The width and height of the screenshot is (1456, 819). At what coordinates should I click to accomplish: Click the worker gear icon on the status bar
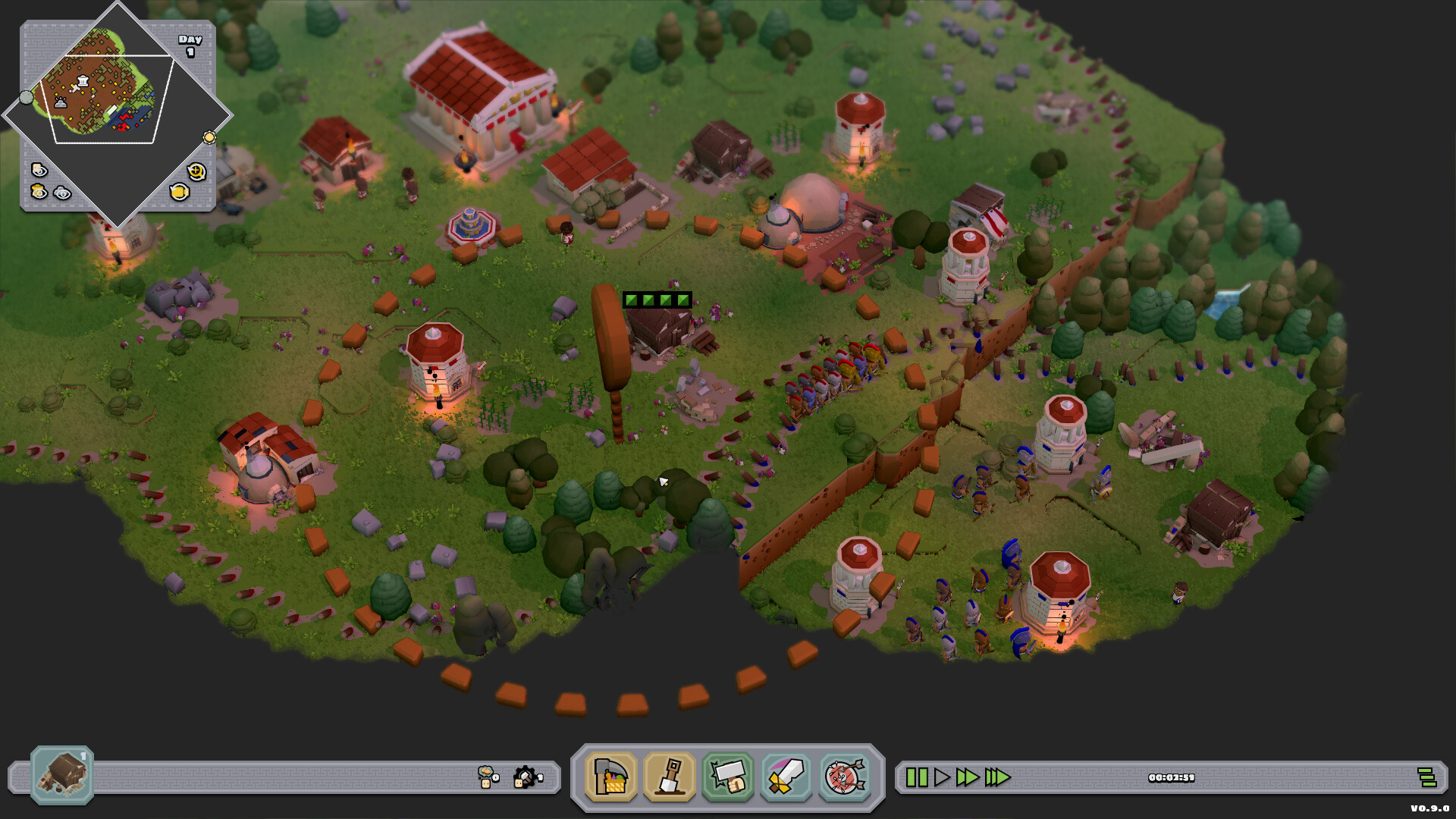526,777
